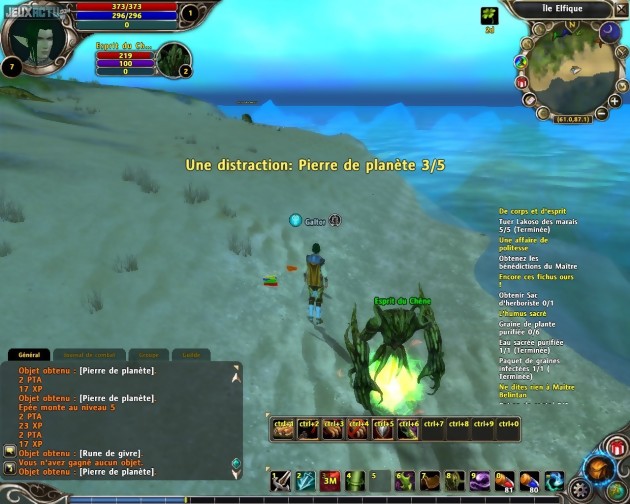Click the four-leaf clover buff icon
Screen dimensions: 630x504
click(490, 16)
